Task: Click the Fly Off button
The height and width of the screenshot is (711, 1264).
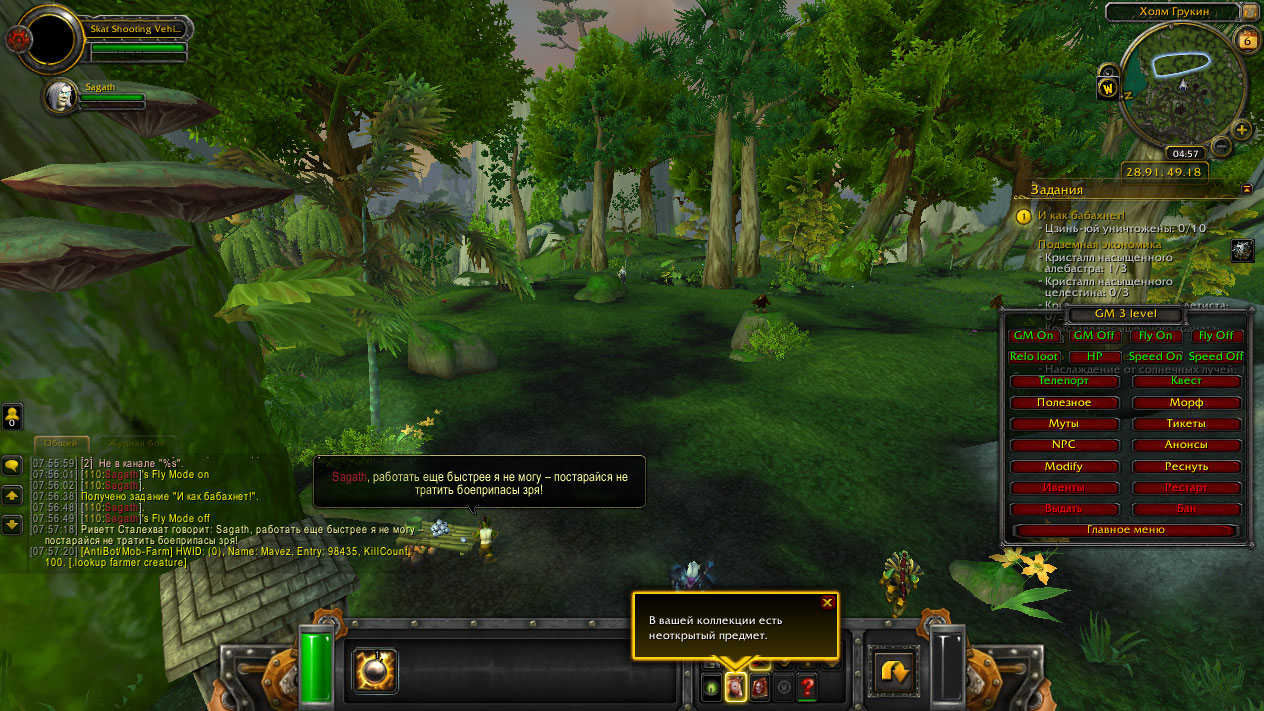Action: 1216,336
